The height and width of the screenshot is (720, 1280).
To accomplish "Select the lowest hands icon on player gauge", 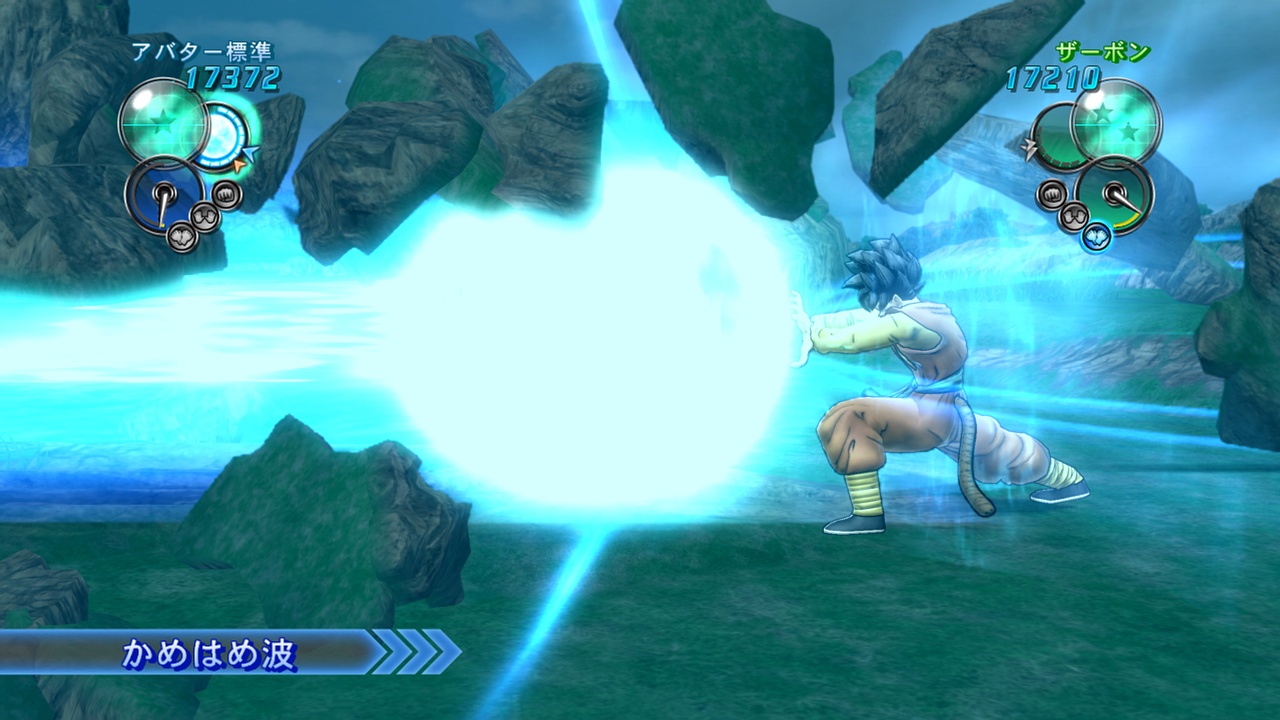I will pyautogui.click(x=182, y=236).
